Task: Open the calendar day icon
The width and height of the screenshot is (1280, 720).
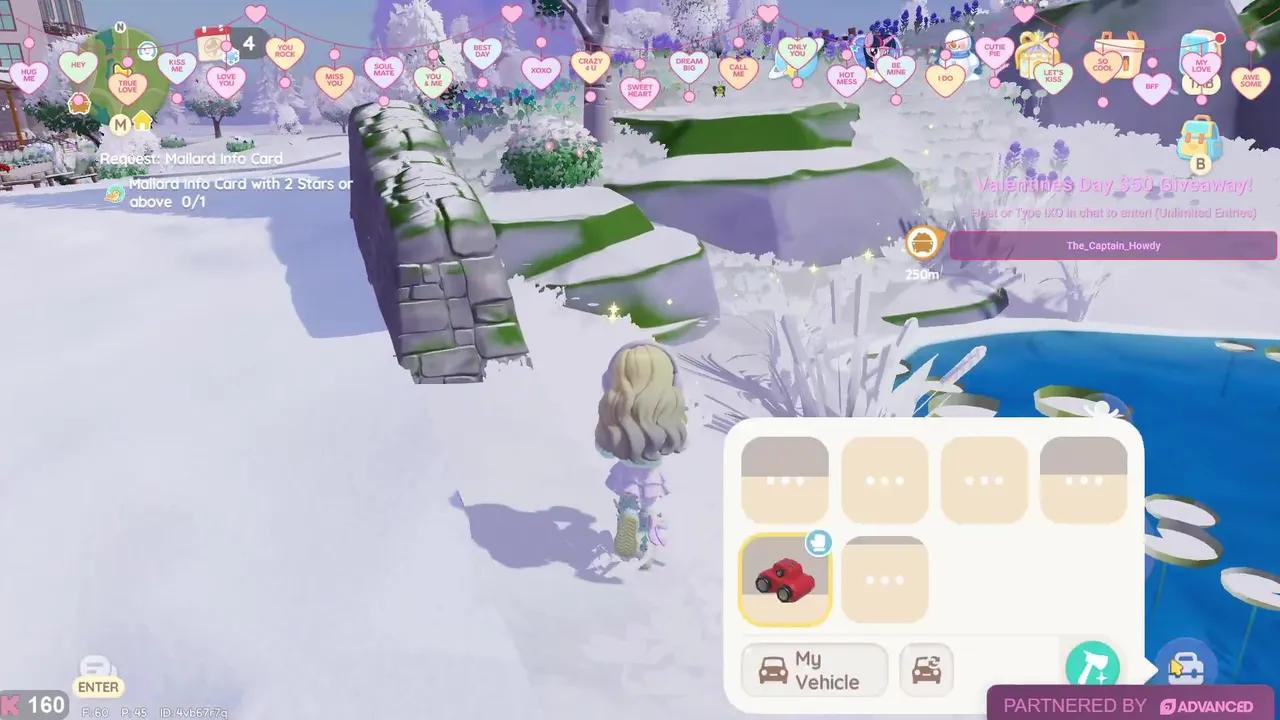Action: (213, 44)
